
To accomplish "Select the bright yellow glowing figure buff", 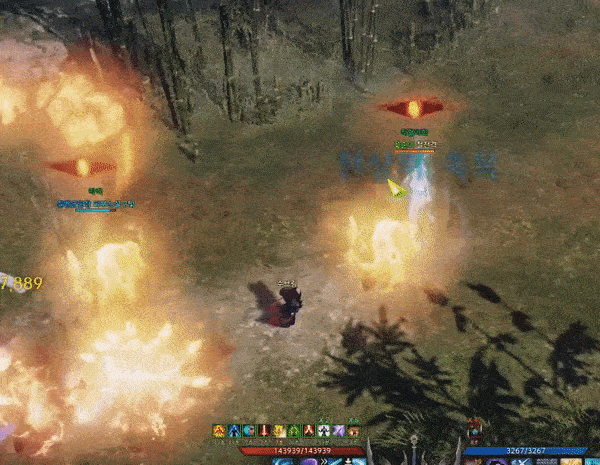I will tap(279, 431).
